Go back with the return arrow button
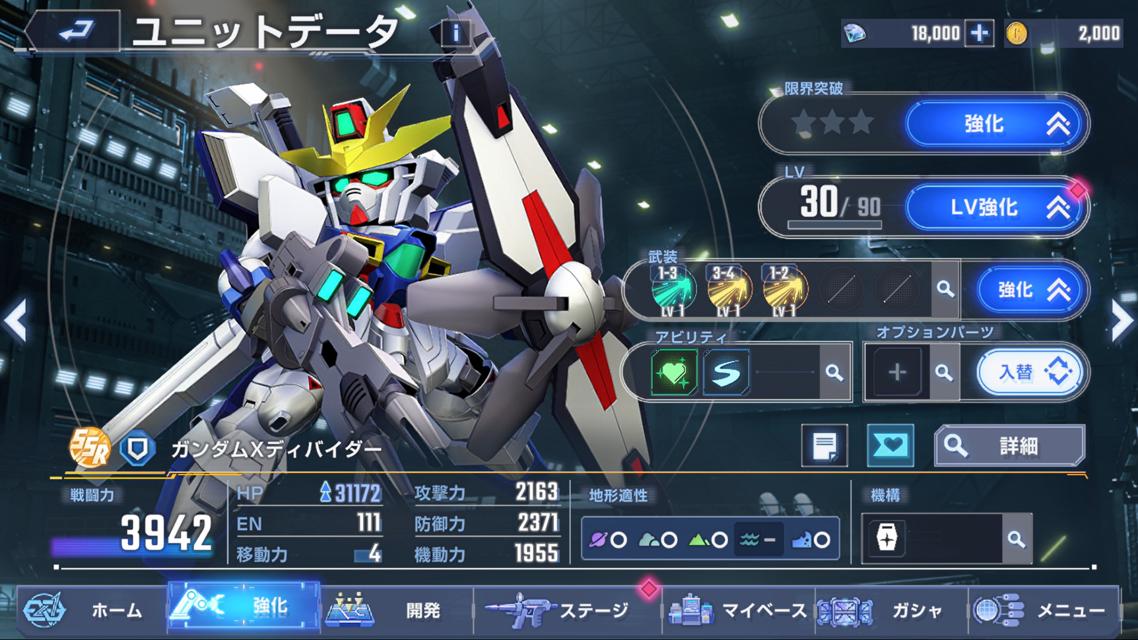This screenshot has width=1138, height=640. [x=74, y=32]
